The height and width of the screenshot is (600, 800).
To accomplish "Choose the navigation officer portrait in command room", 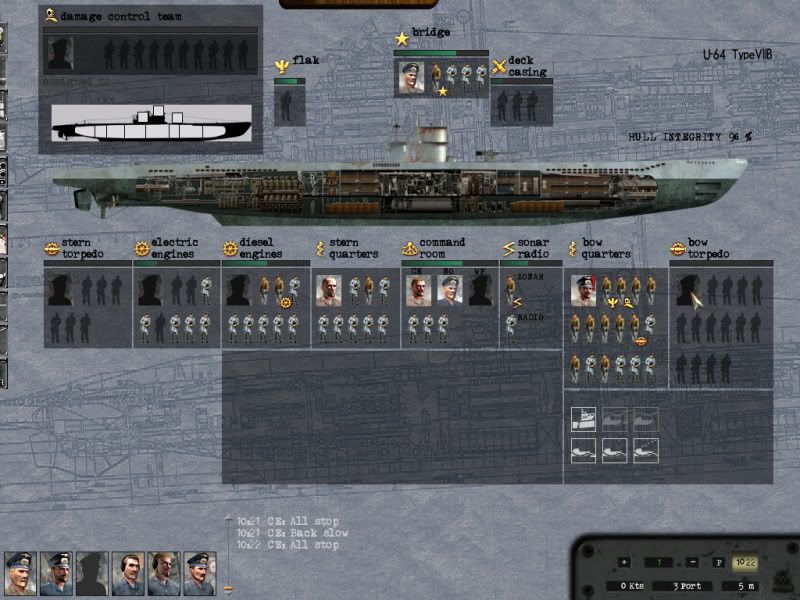I will [450, 291].
